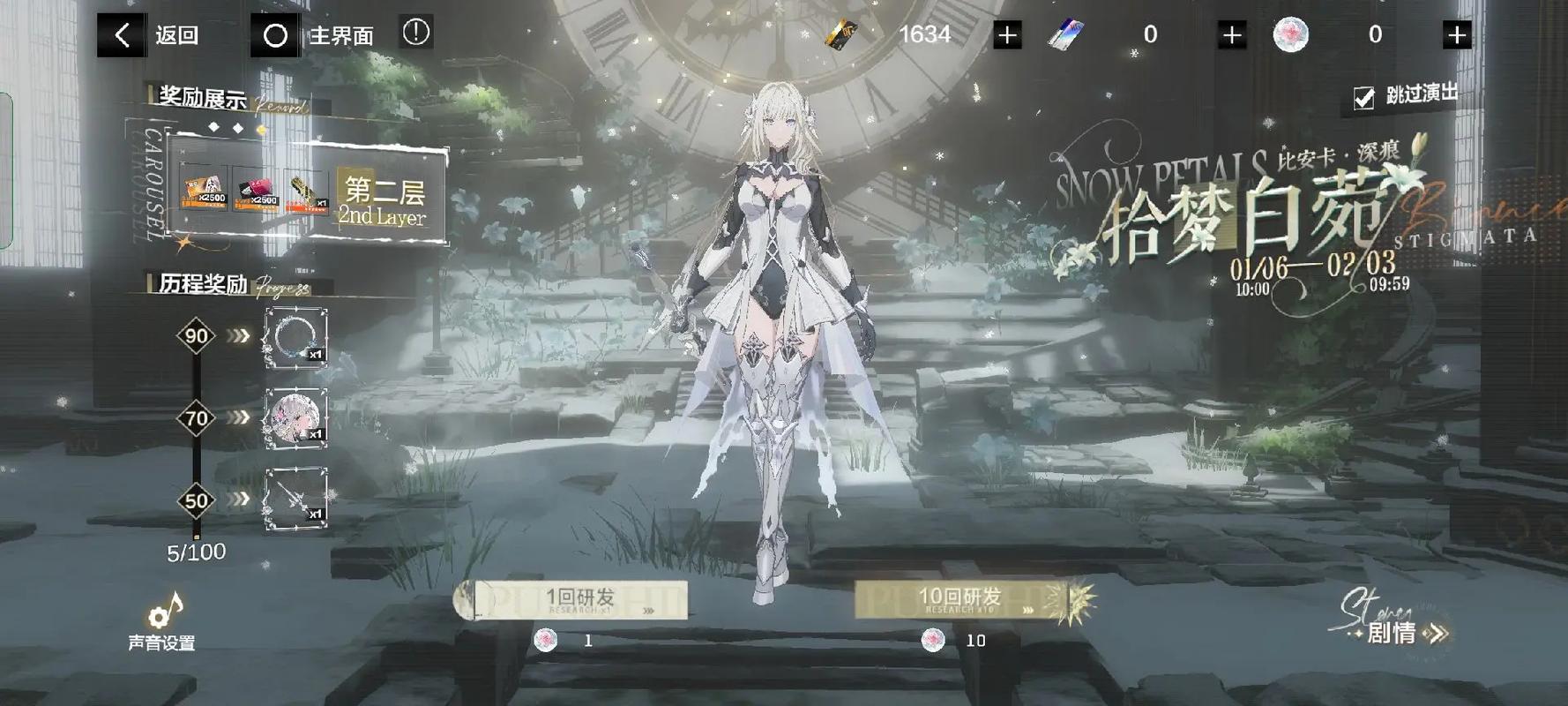Toggle the 跳过演出 checkbox
The height and width of the screenshot is (706, 1568).
(1364, 98)
